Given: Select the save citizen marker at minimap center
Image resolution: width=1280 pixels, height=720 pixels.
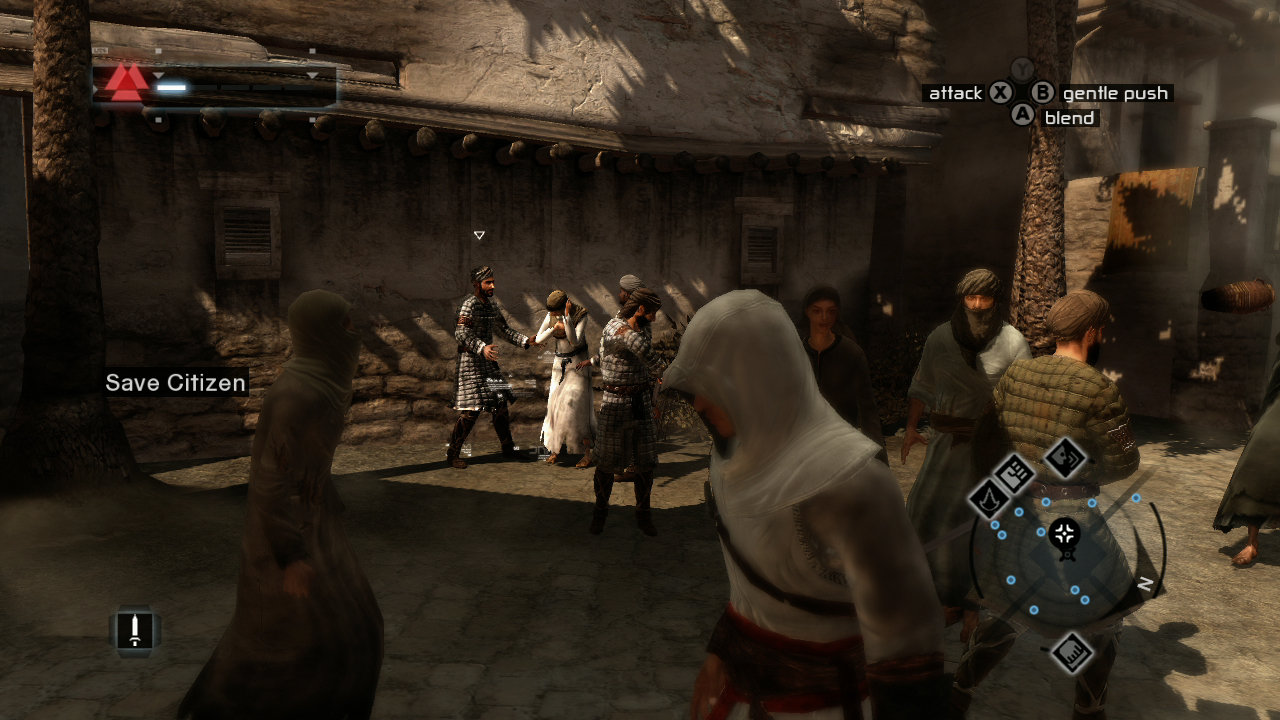Looking at the screenshot, I should pos(1066,533).
